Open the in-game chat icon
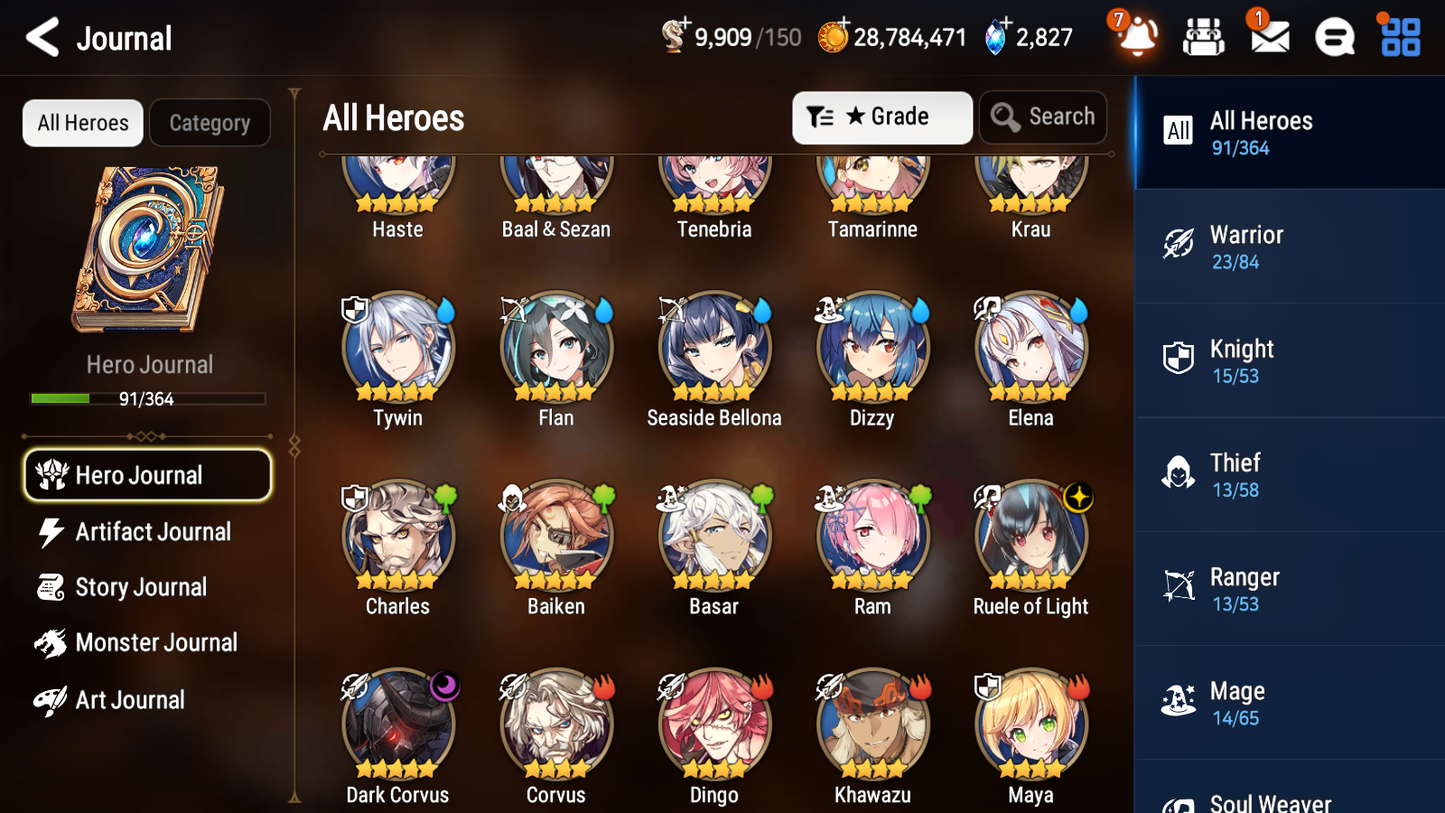The width and height of the screenshot is (1445, 813). coord(1334,36)
